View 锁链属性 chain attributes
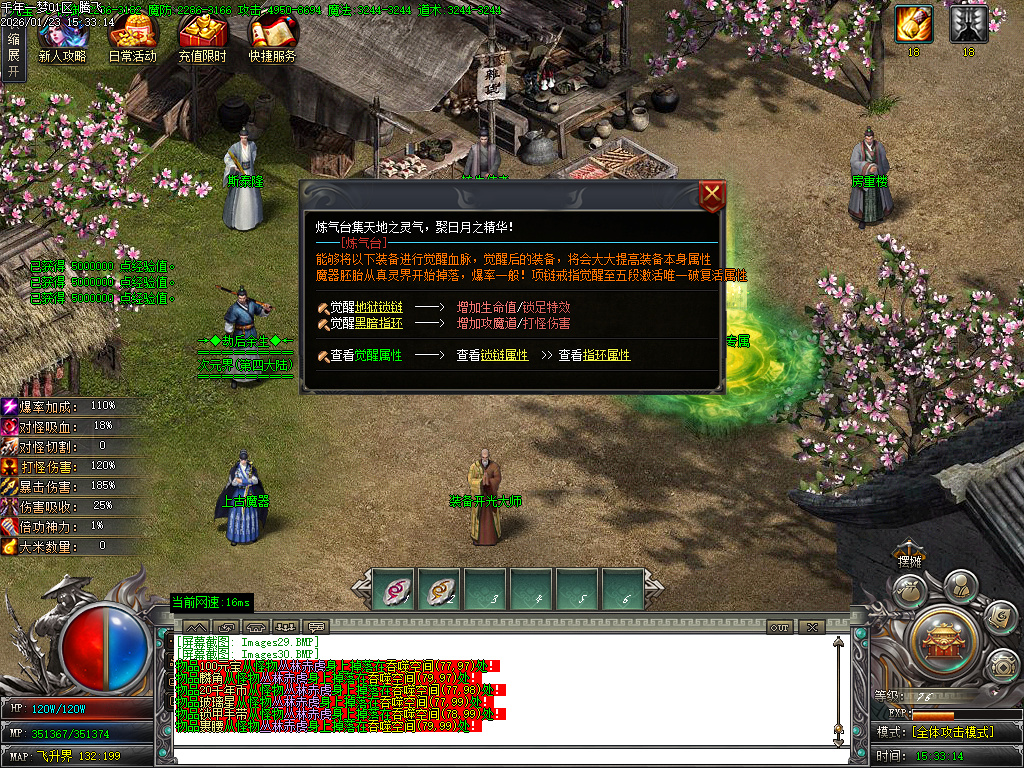 click(504, 356)
